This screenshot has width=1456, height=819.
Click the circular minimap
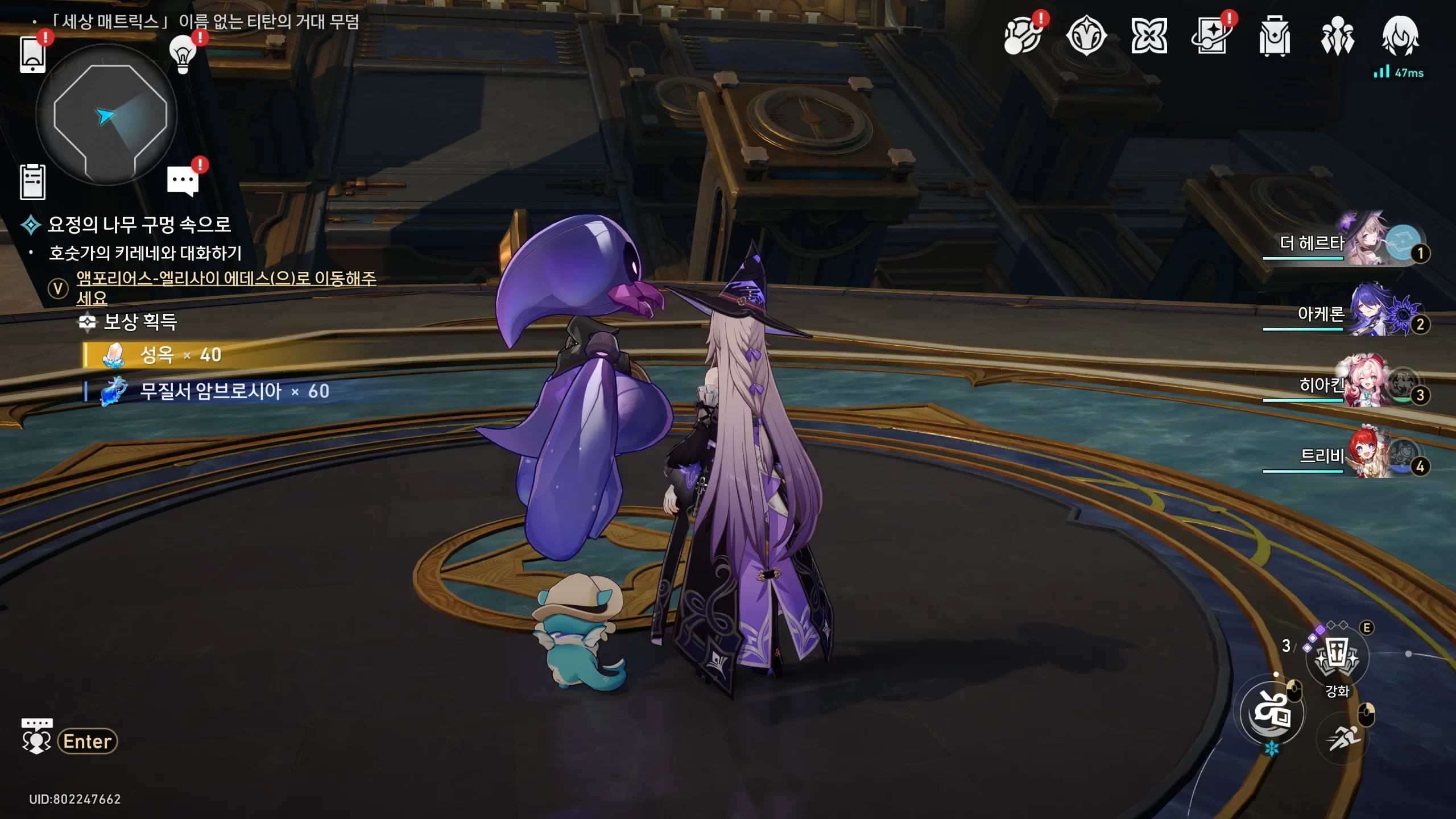tap(106, 115)
